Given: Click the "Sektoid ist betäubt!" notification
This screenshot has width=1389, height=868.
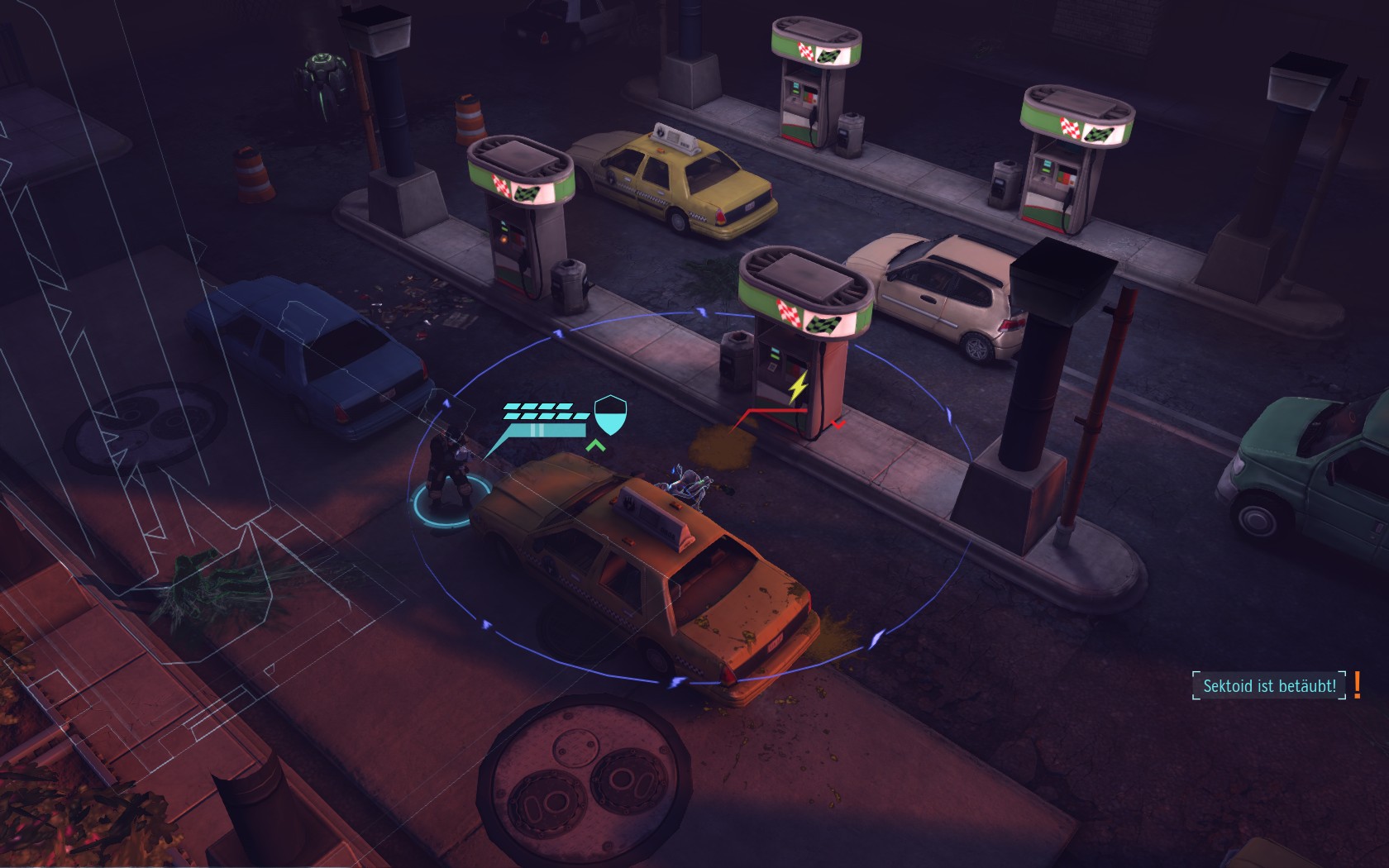Looking at the screenshot, I should point(1269,686).
